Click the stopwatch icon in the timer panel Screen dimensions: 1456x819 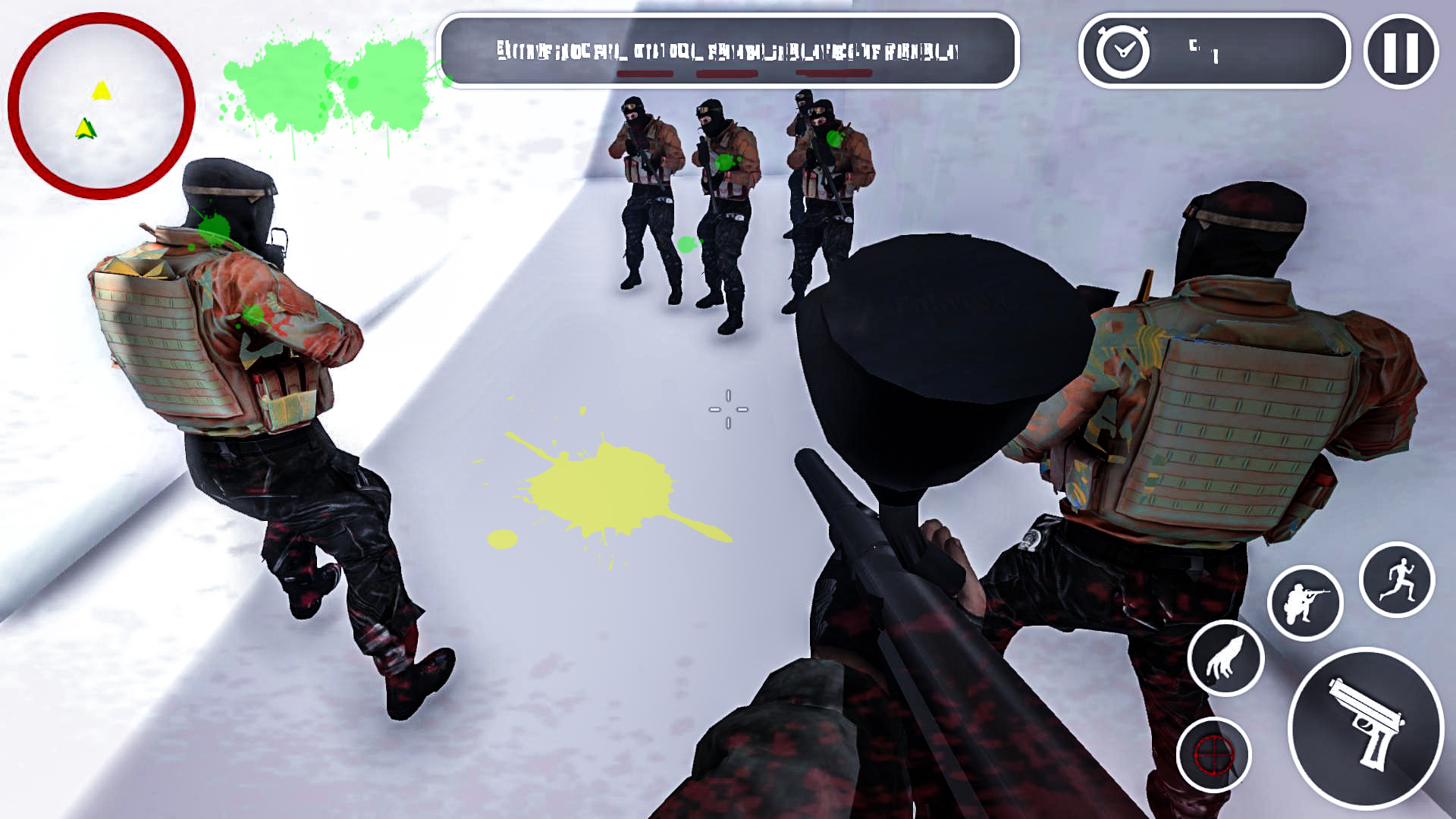click(x=1122, y=52)
